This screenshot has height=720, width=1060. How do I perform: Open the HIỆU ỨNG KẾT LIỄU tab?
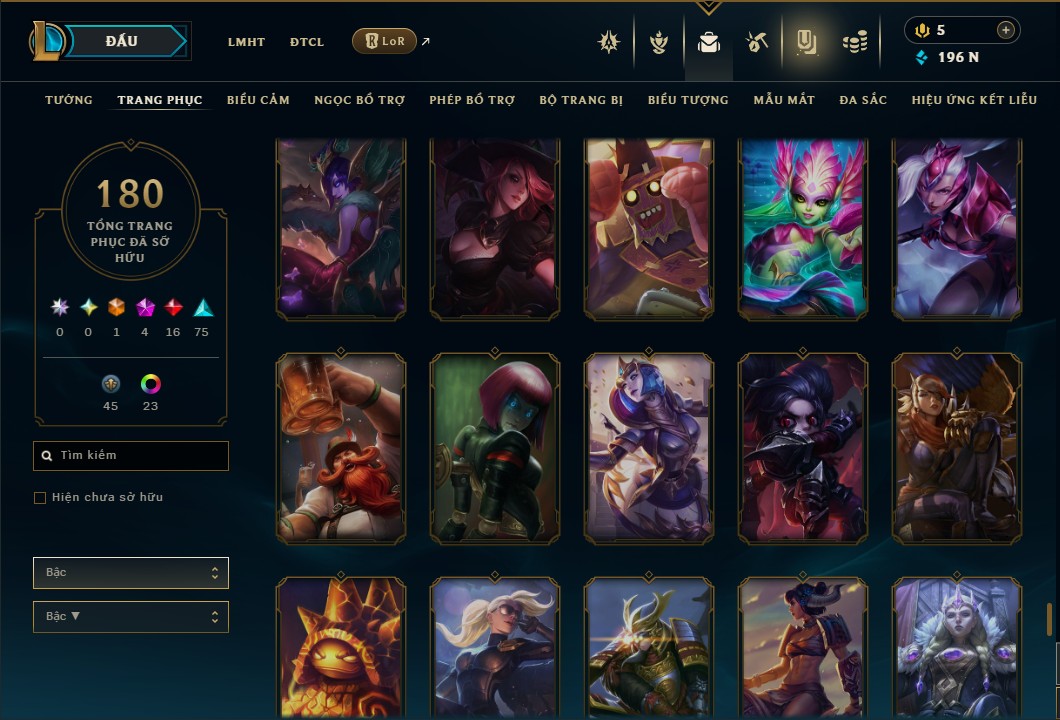click(974, 100)
